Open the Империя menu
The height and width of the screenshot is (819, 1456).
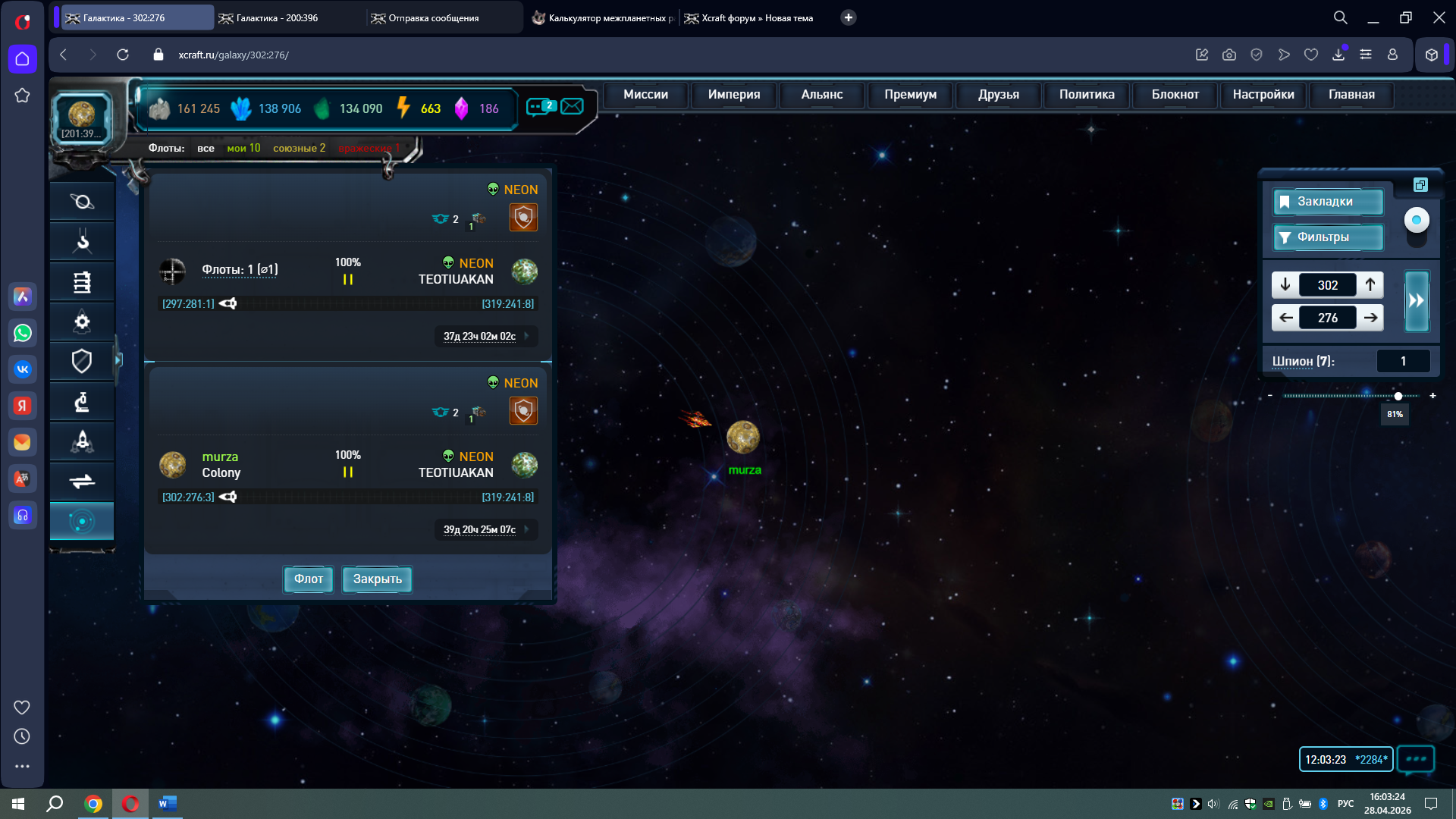click(733, 95)
